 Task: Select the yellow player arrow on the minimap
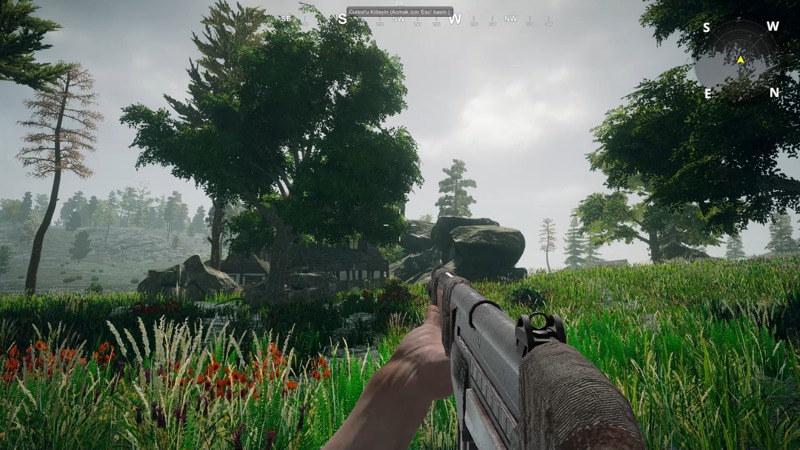pyautogui.click(x=740, y=60)
